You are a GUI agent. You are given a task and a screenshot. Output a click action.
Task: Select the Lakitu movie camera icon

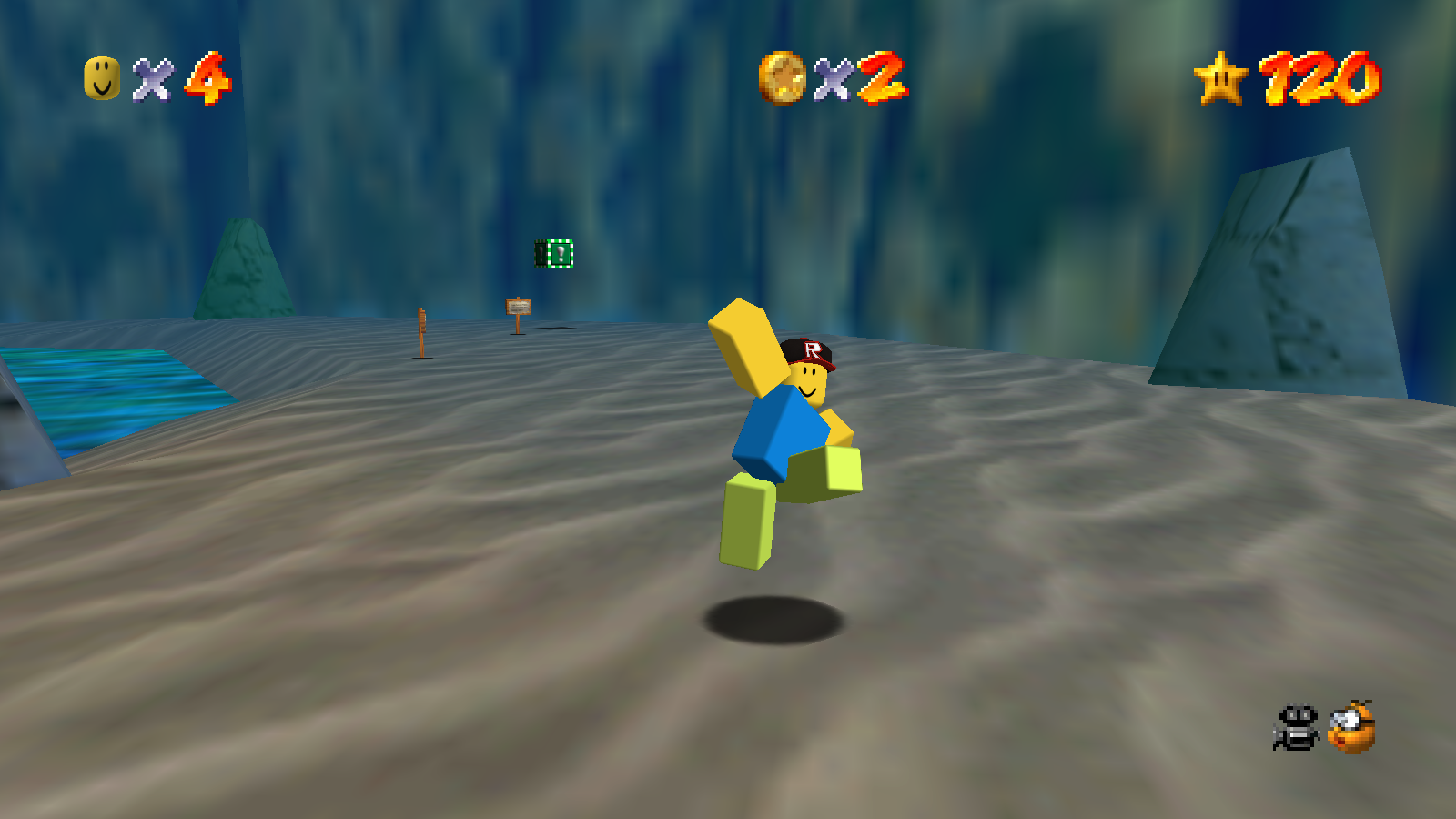click(1296, 728)
